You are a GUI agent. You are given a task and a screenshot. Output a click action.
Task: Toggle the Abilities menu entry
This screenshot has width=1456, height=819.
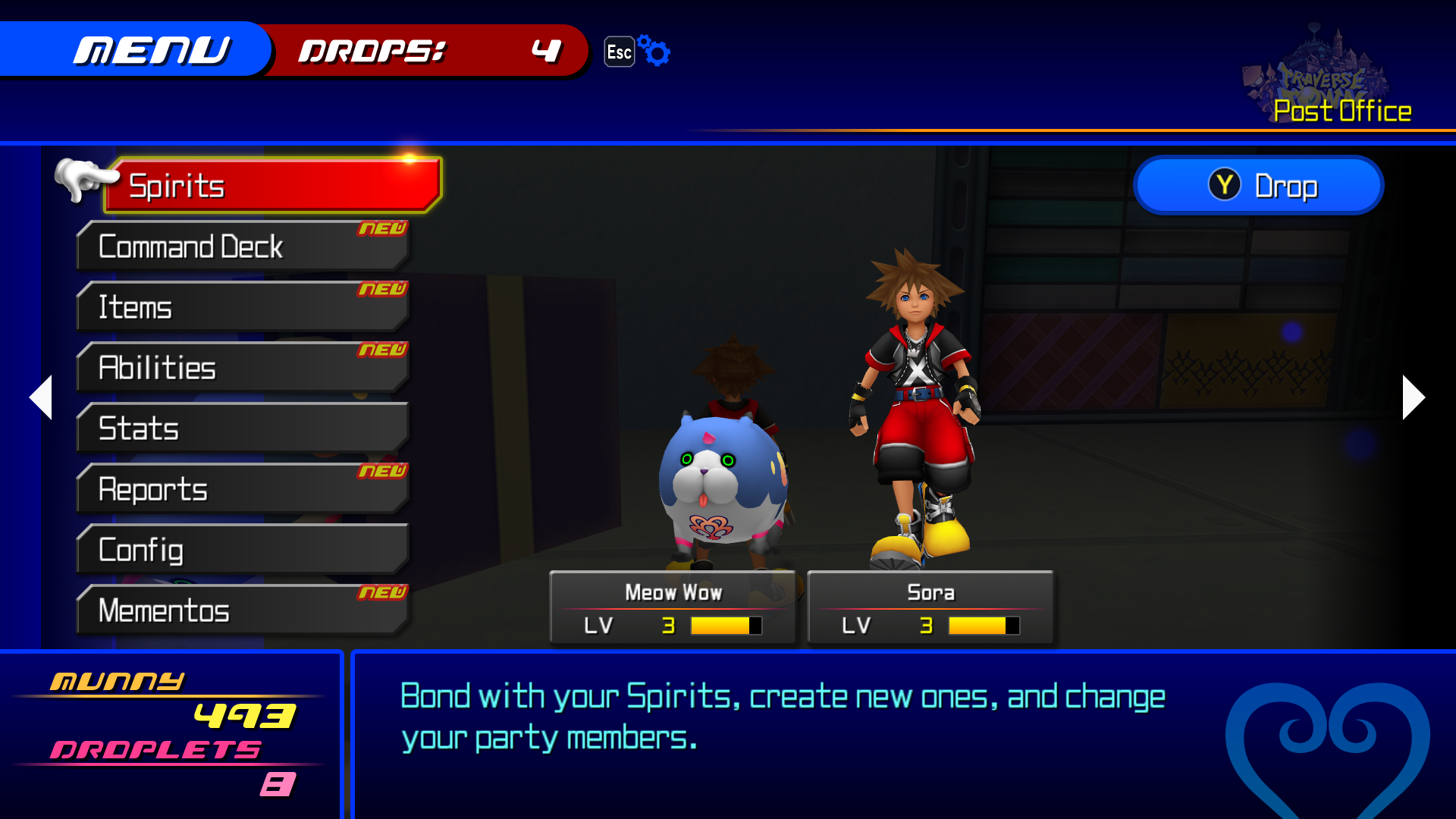click(x=243, y=368)
